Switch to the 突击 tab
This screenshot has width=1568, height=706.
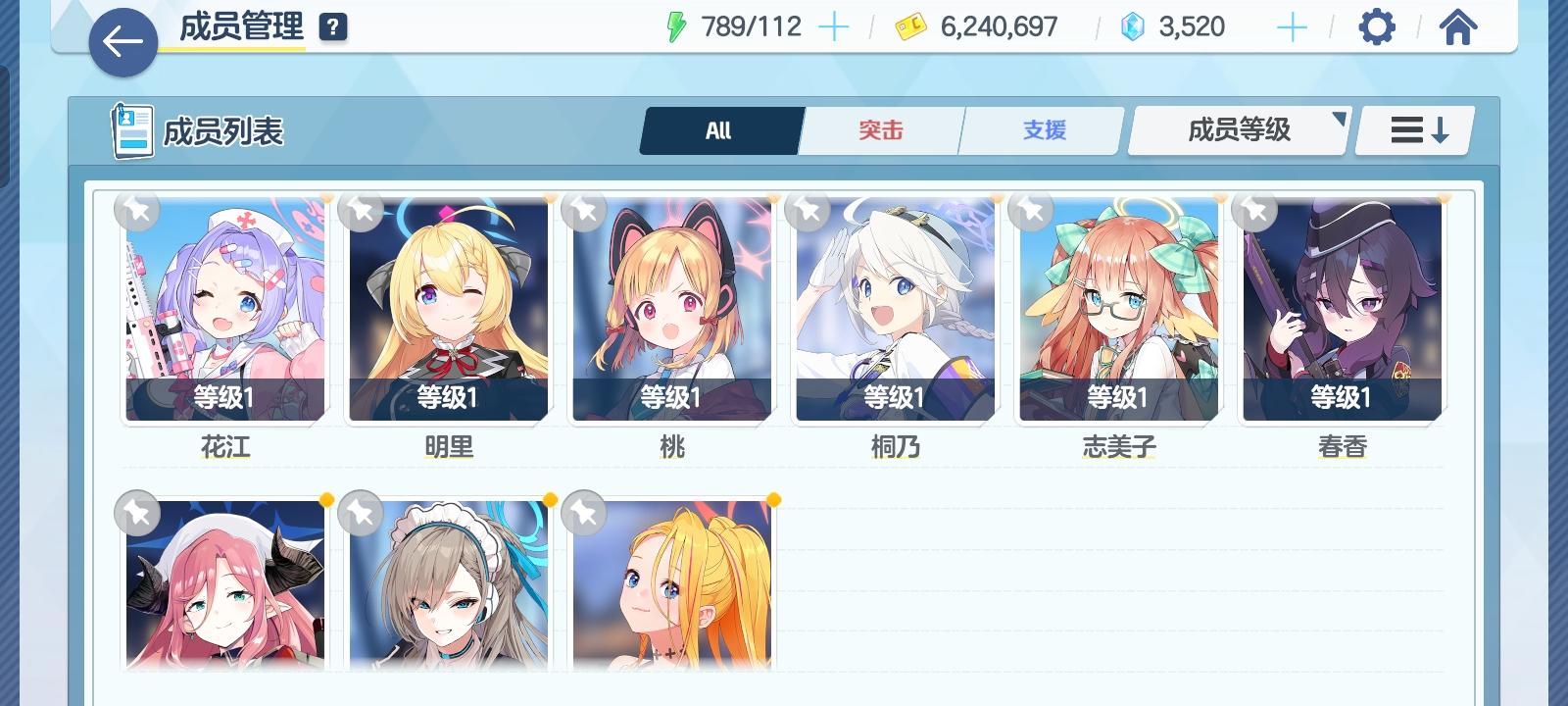click(x=880, y=128)
